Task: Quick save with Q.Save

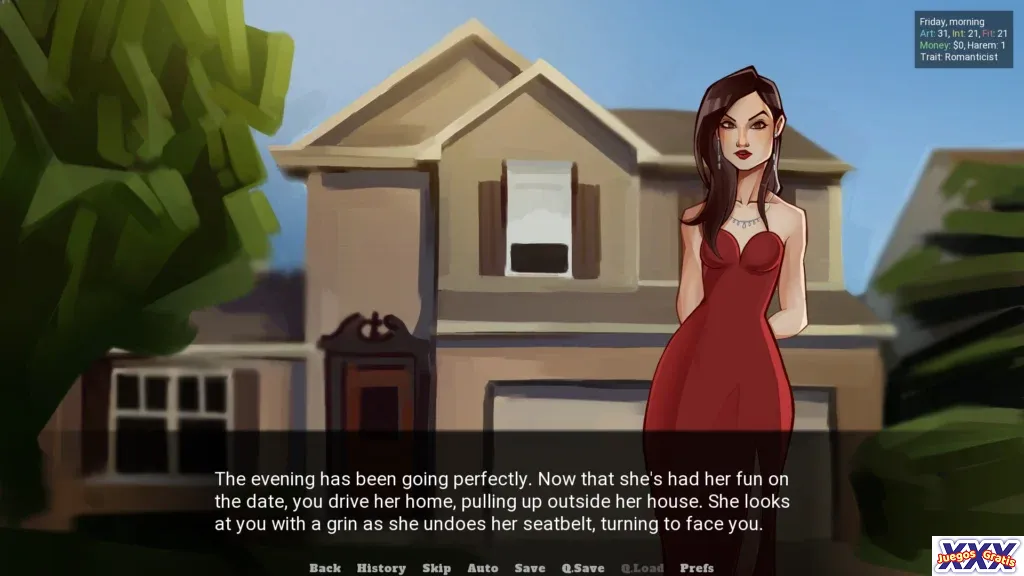Action: (583, 568)
